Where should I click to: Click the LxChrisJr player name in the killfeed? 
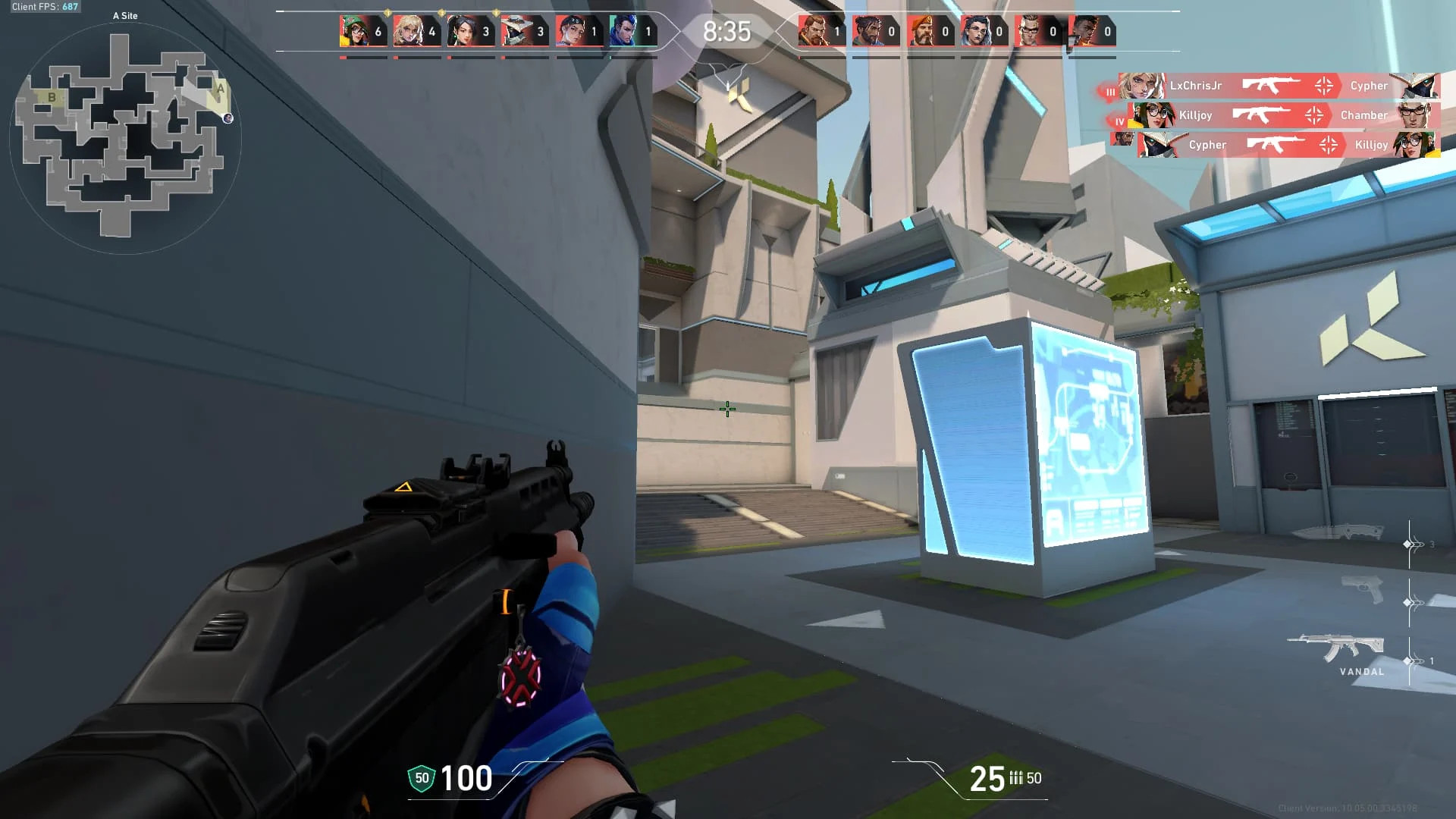(1196, 86)
